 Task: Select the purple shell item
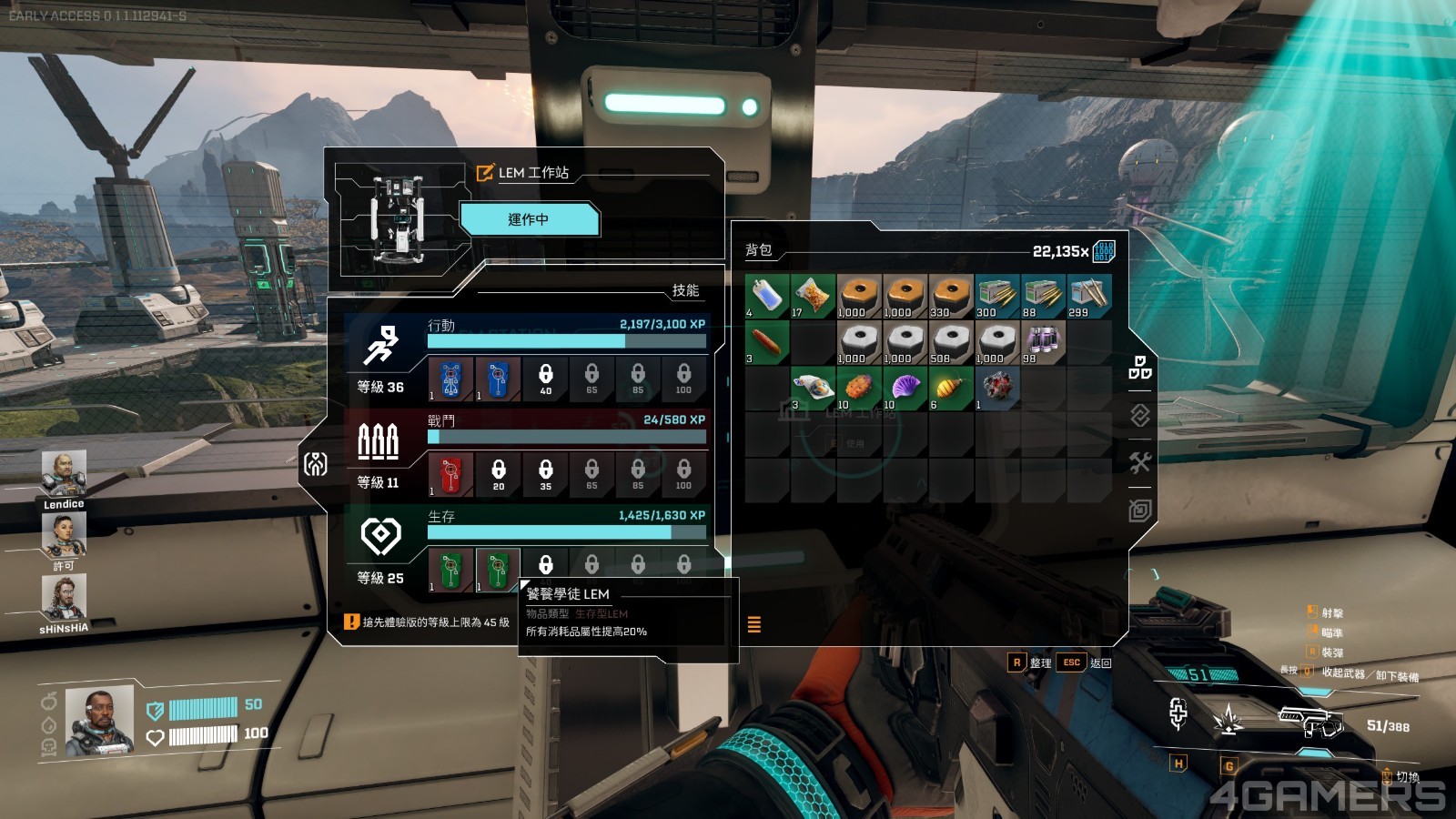pos(905,388)
